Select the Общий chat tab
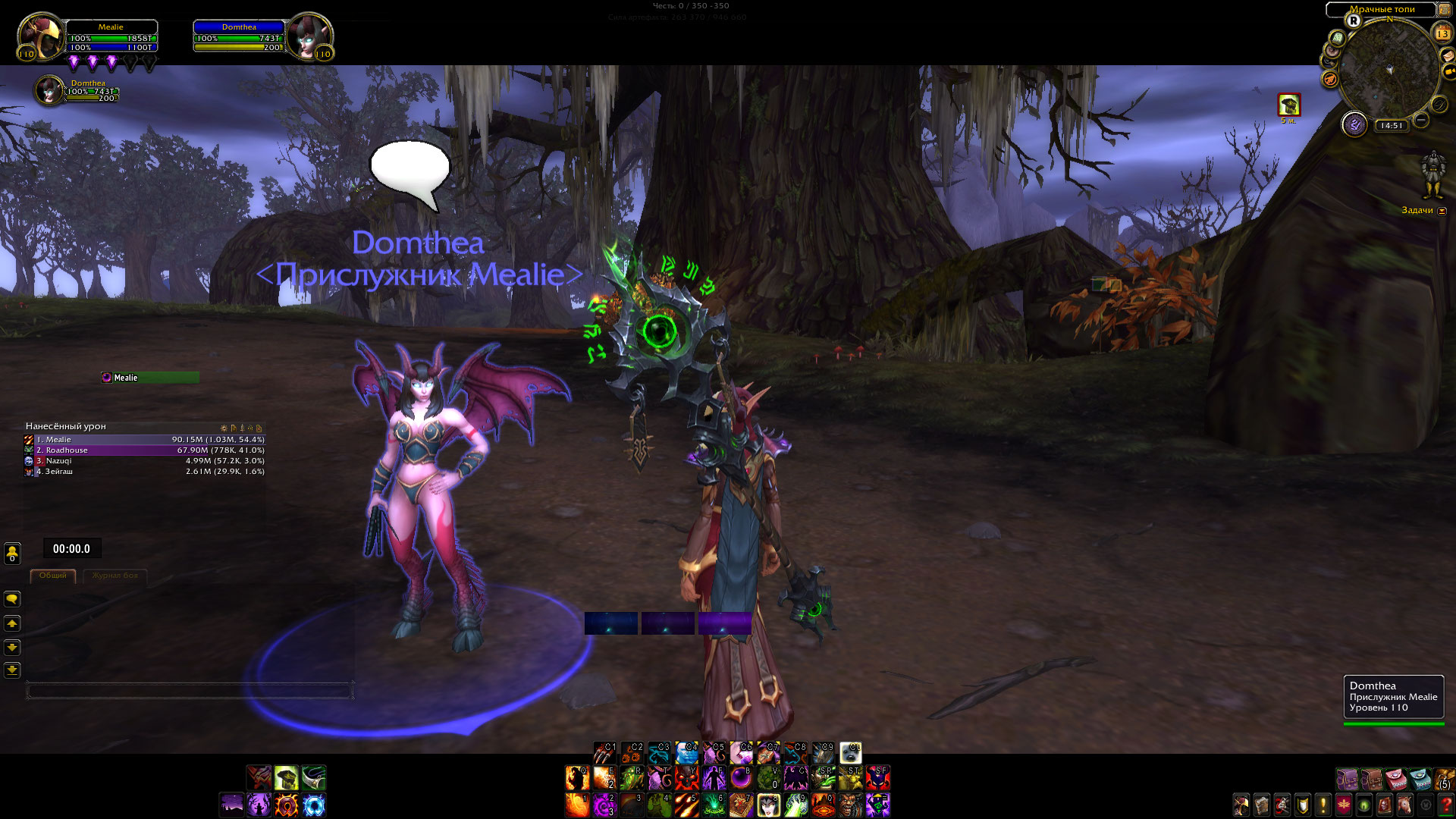 [x=53, y=576]
